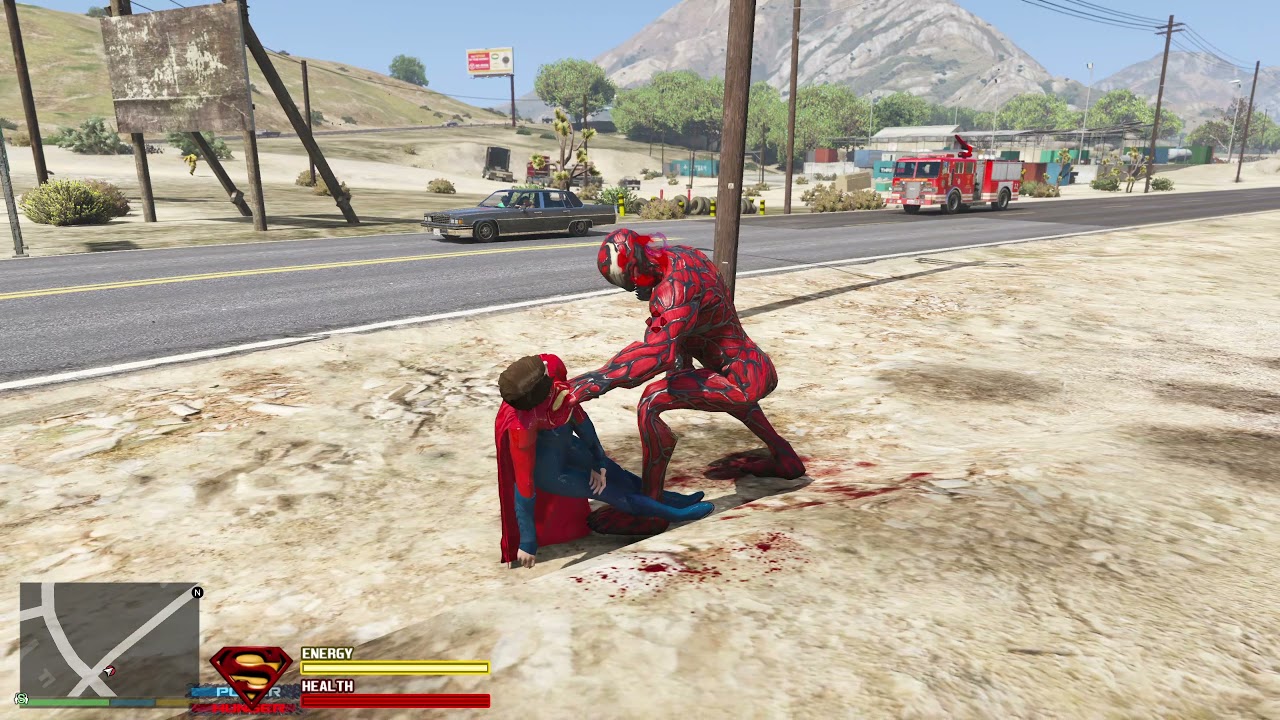Click the north compass marker on minimap
The height and width of the screenshot is (720, 1280).
click(x=197, y=592)
